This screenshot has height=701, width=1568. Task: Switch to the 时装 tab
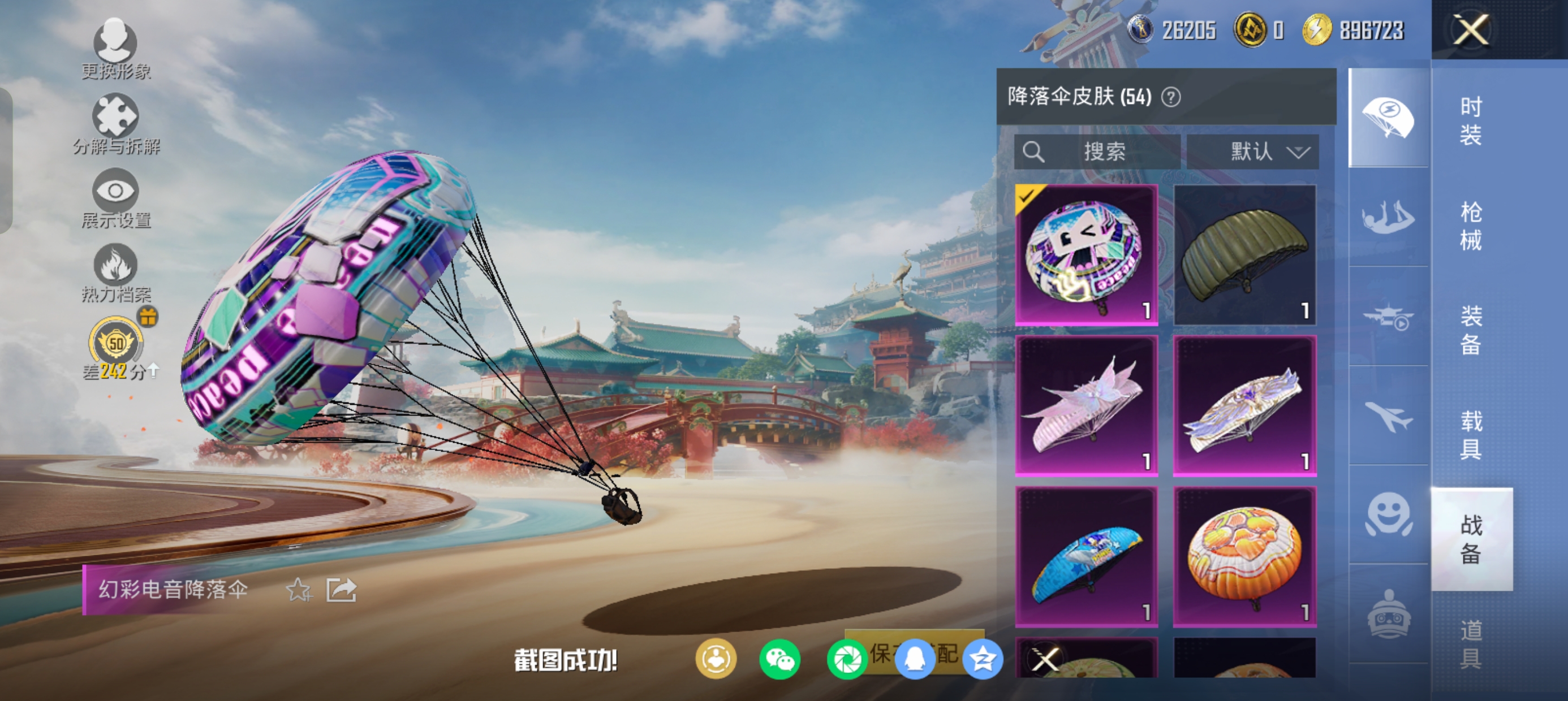click(x=1471, y=120)
